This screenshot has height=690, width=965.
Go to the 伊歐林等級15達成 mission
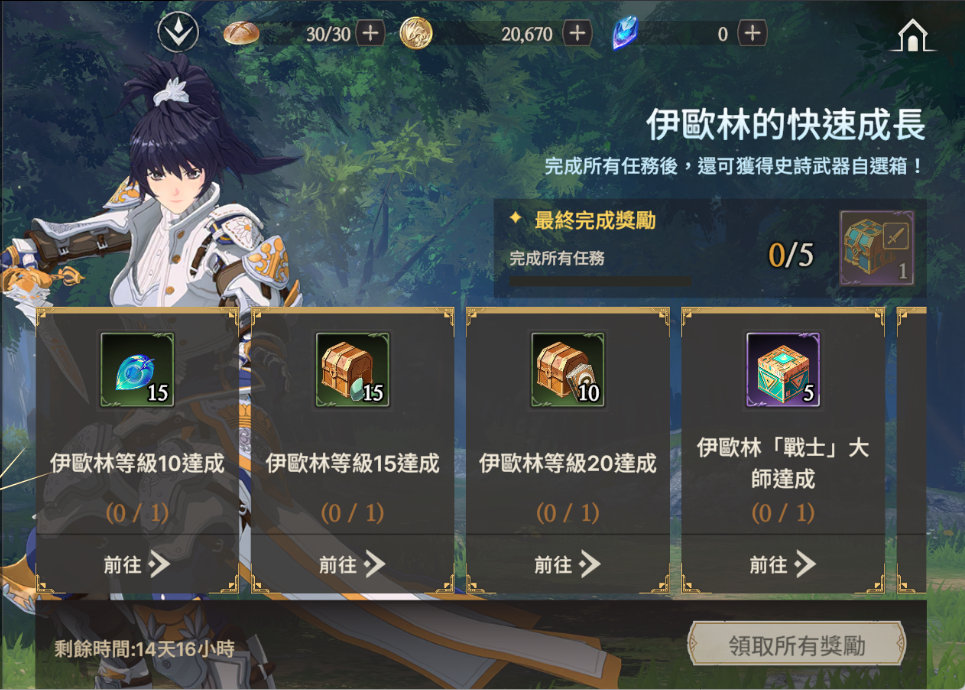pyautogui.click(x=352, y=564)
